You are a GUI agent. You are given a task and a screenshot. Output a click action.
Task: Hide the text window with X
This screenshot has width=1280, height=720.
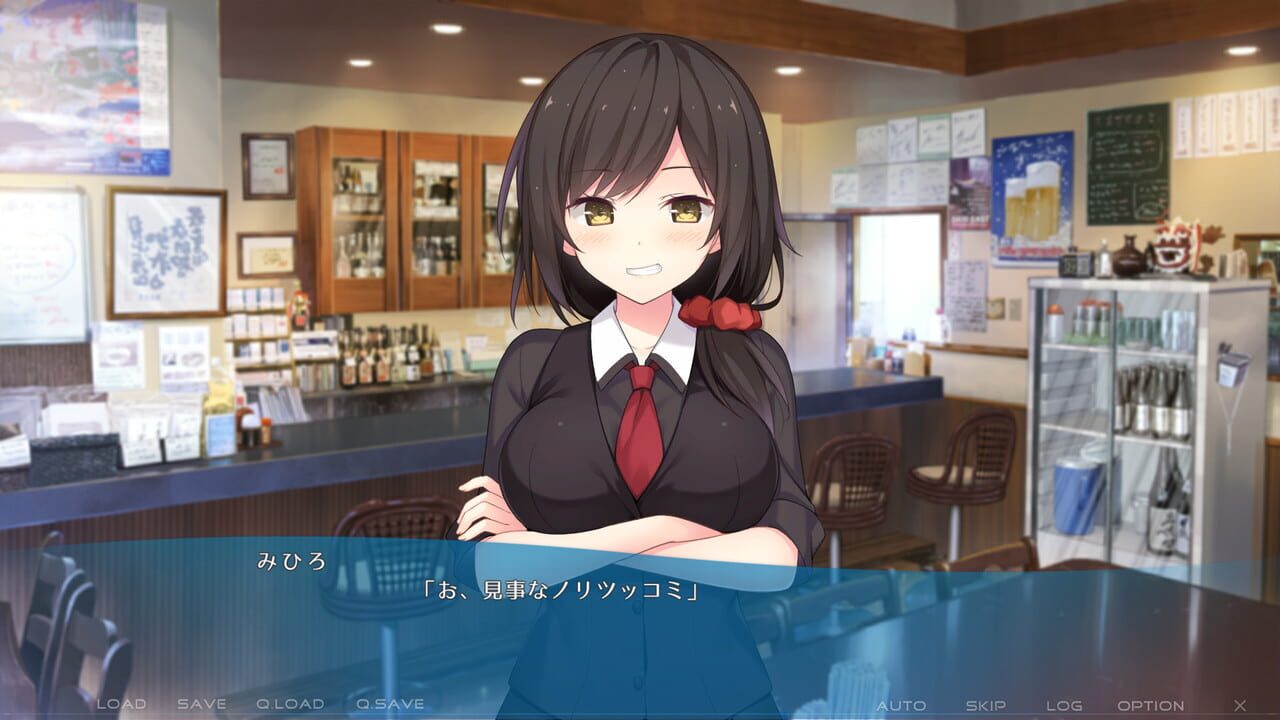click(1240, 705)
